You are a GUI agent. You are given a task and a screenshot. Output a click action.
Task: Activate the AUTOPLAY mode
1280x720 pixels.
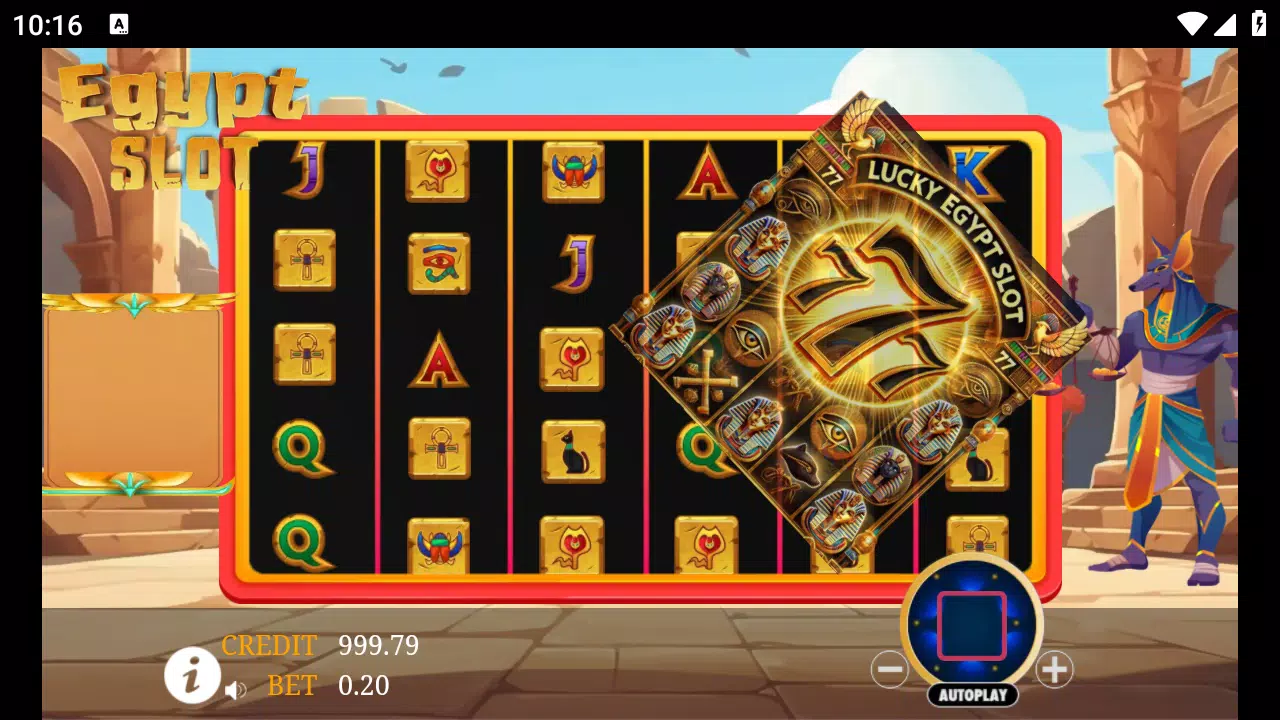pos(971,692)
